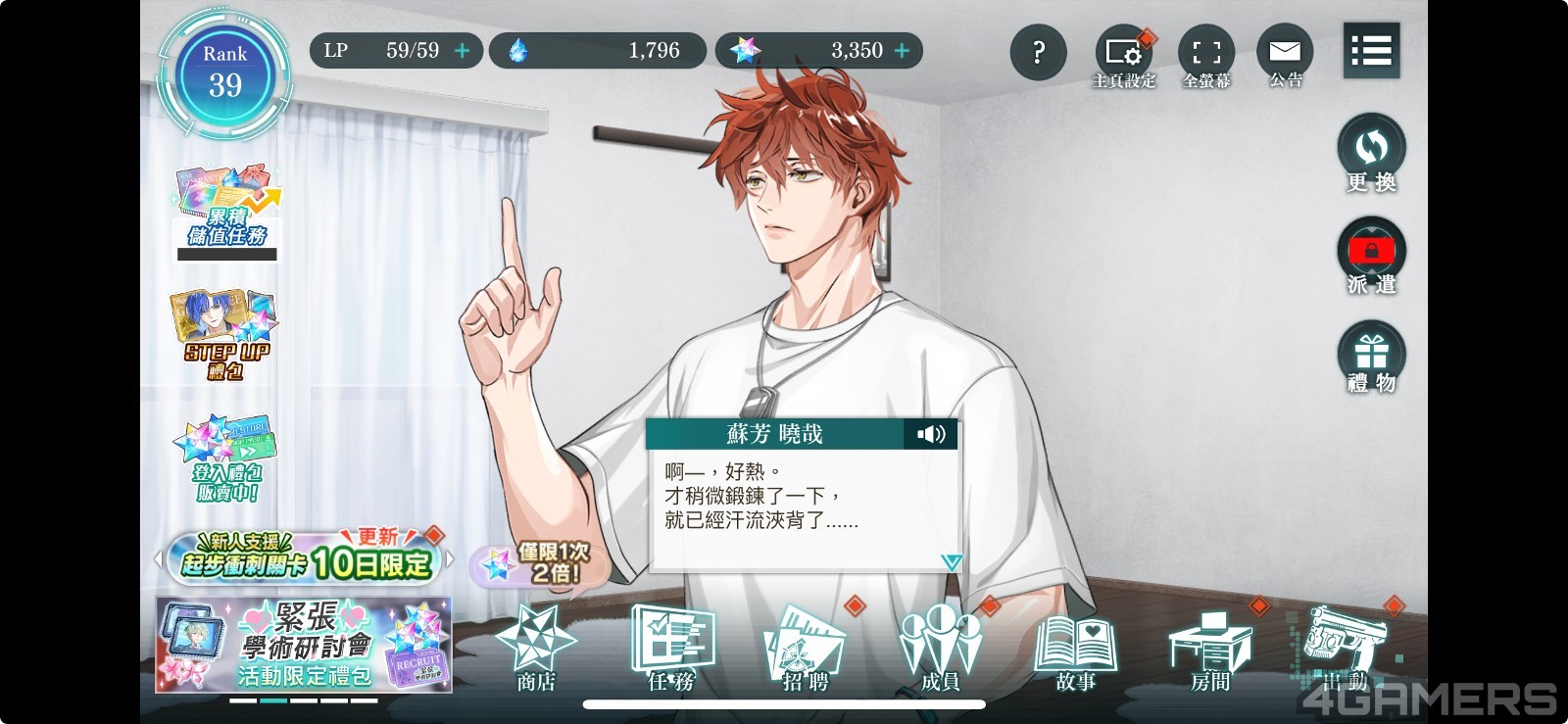The width and height of the screenshot is (1568, 724).
Task: Click the 更換 swap character button
Action: click(x=1371, y=152)
